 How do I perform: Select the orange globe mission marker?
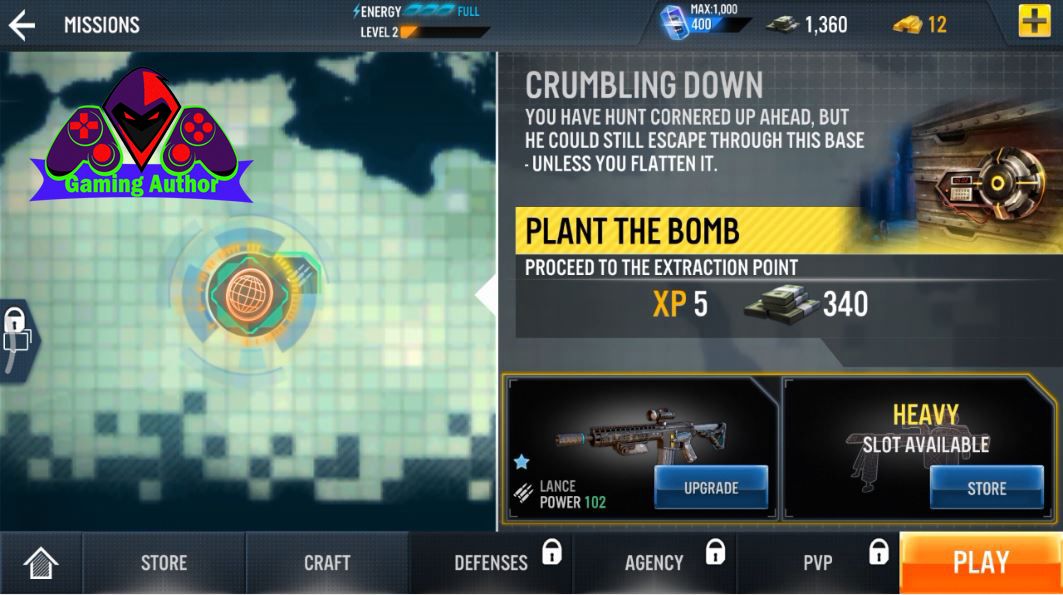tap(243, 291)
